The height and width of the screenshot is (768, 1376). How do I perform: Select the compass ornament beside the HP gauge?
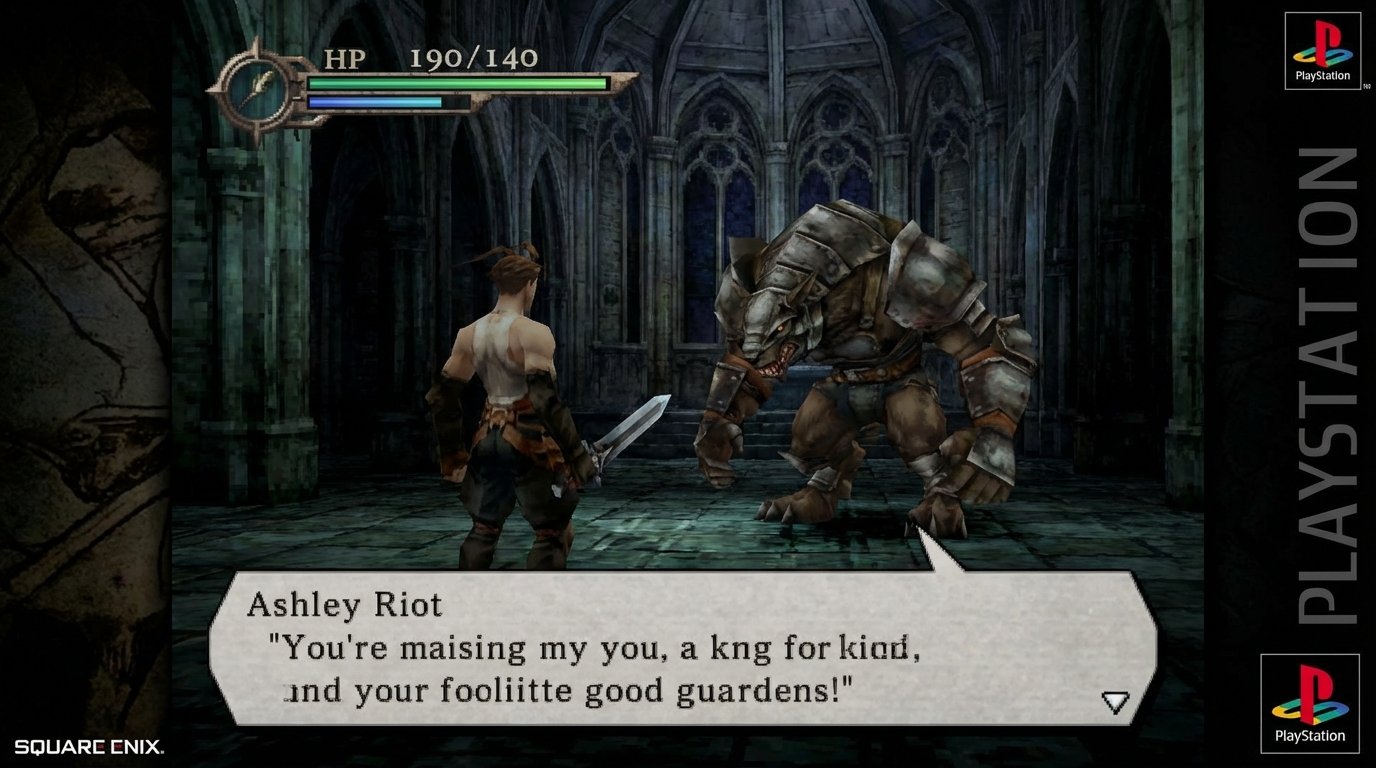(259, 87)
